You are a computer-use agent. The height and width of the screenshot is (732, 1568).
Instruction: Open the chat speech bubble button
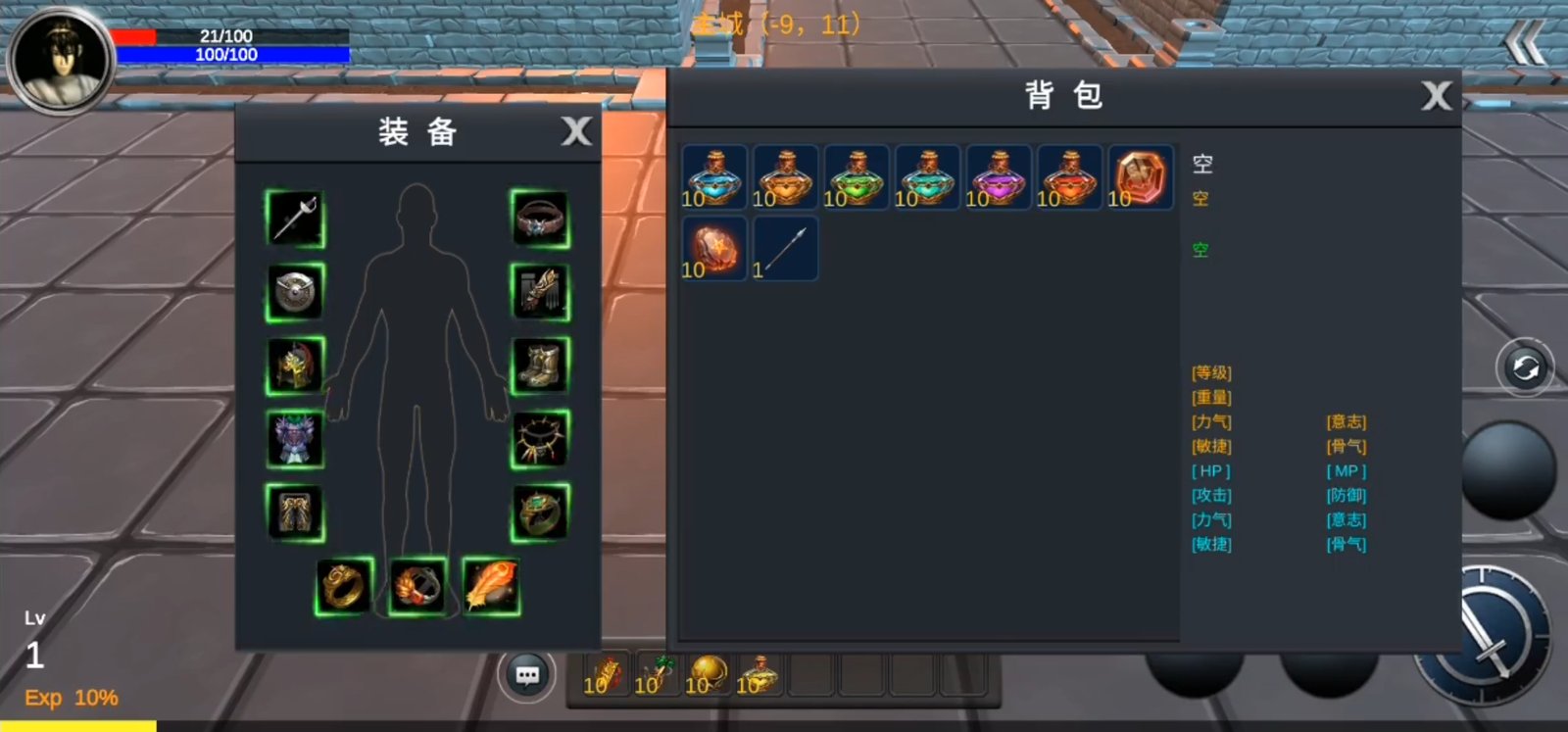point(527,675)
